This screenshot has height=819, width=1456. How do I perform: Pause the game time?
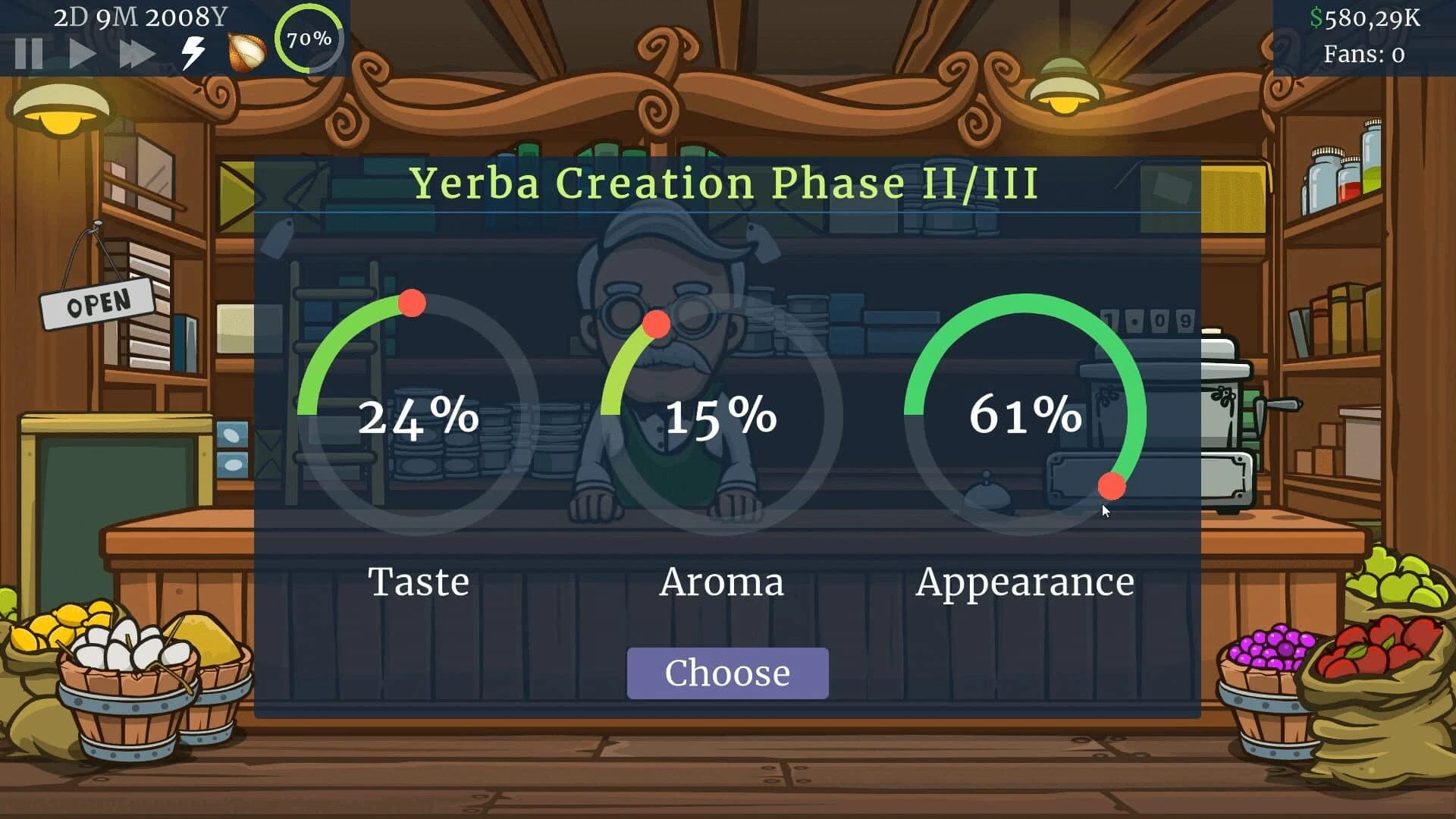click(28, 52)
